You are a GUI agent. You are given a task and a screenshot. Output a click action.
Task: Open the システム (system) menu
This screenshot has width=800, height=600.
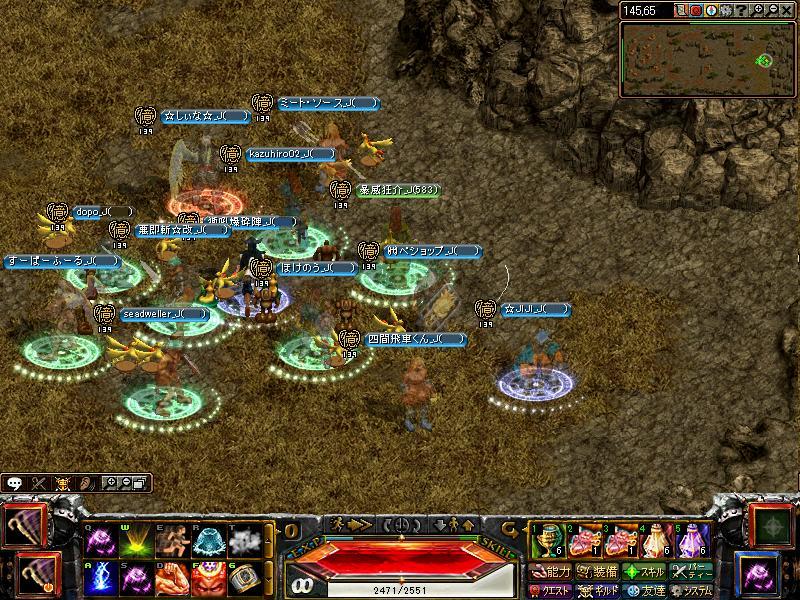point(692,591)
